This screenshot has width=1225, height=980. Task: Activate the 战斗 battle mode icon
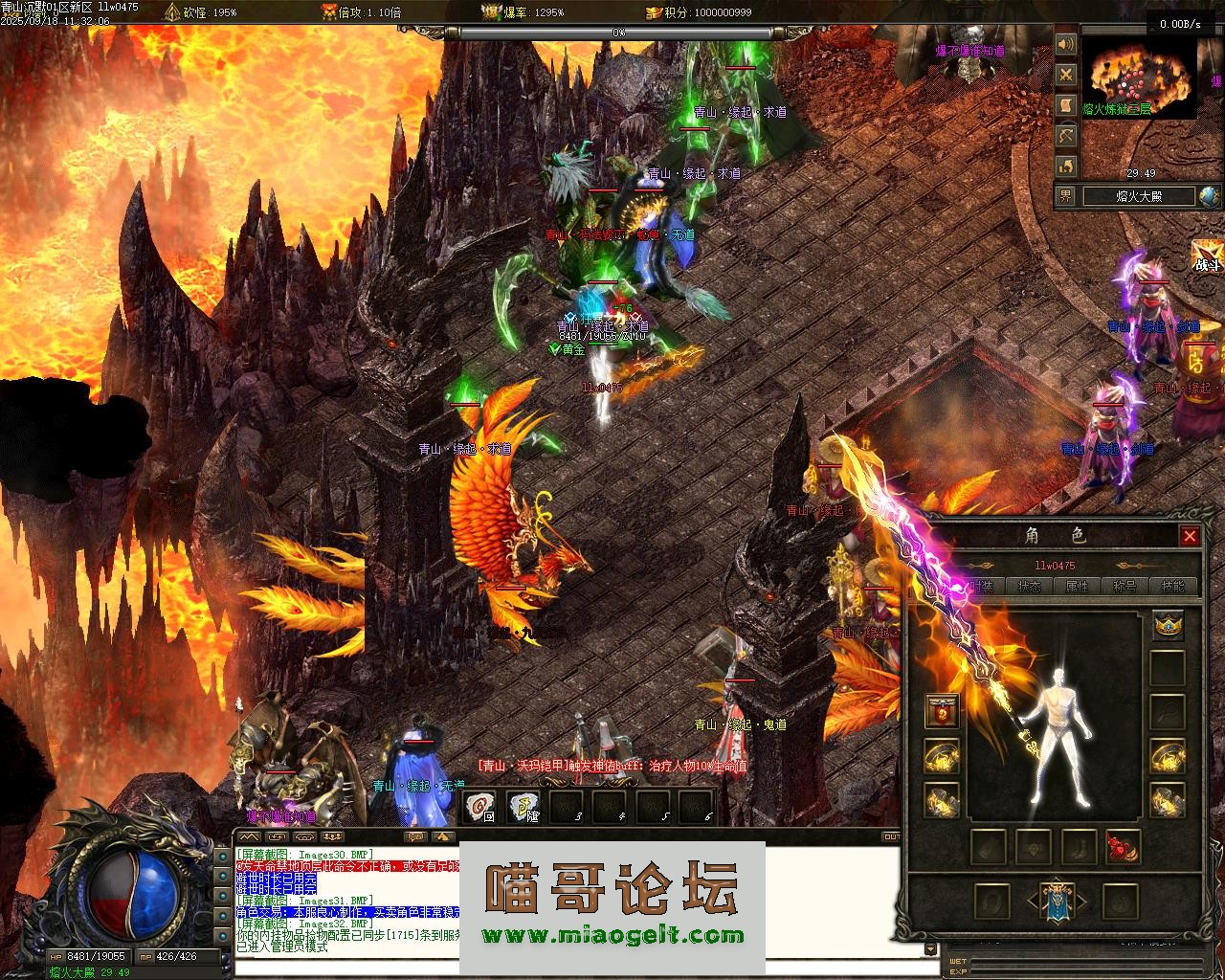pos(1208,256)
